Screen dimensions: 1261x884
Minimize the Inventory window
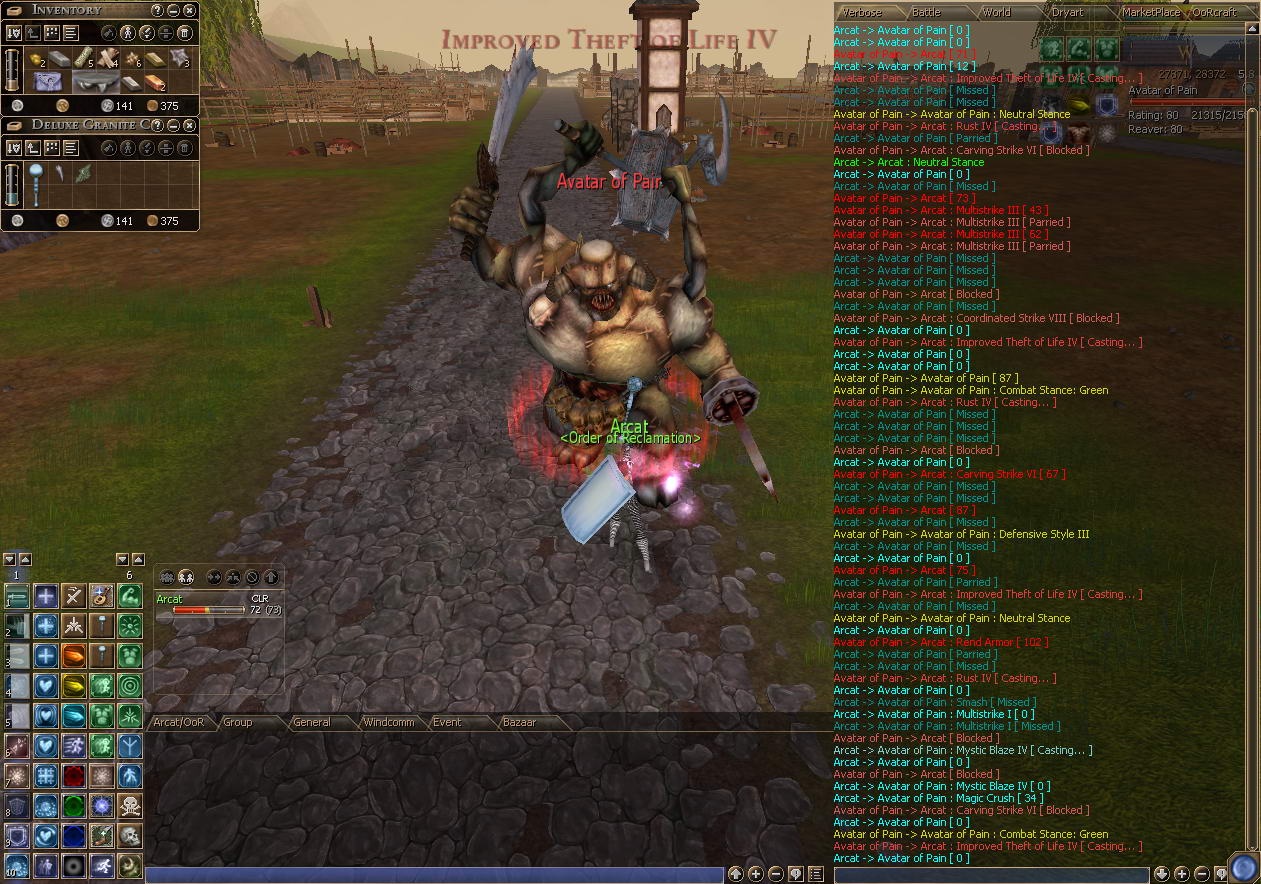(173, 10)
